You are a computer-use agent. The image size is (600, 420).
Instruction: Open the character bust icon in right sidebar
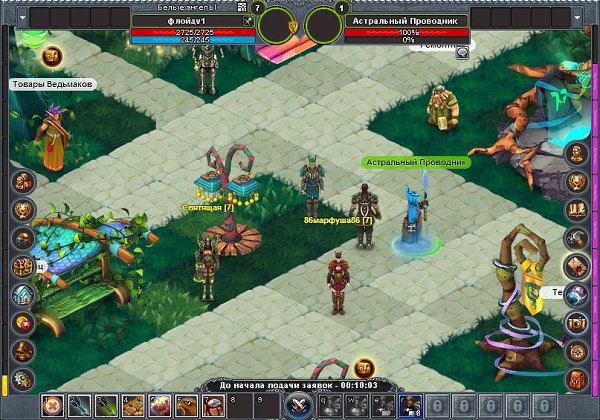click(577, 154)
